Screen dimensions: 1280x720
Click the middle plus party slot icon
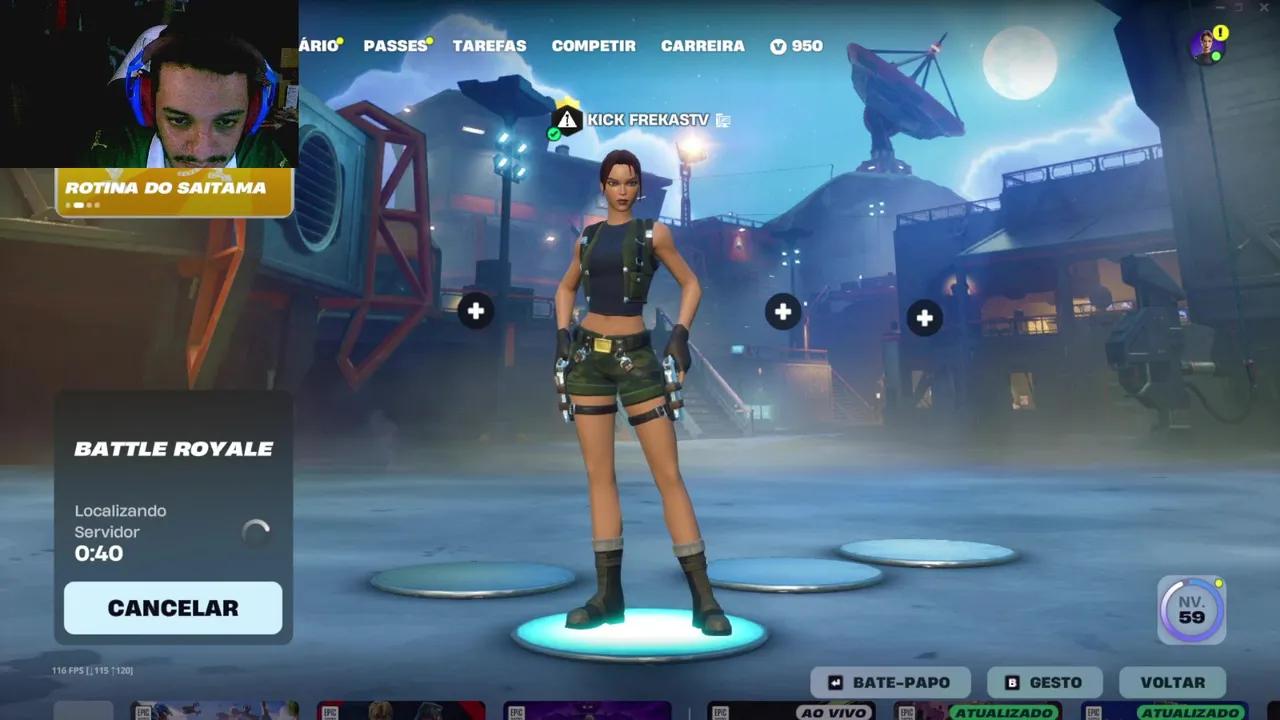pos(783,311)
